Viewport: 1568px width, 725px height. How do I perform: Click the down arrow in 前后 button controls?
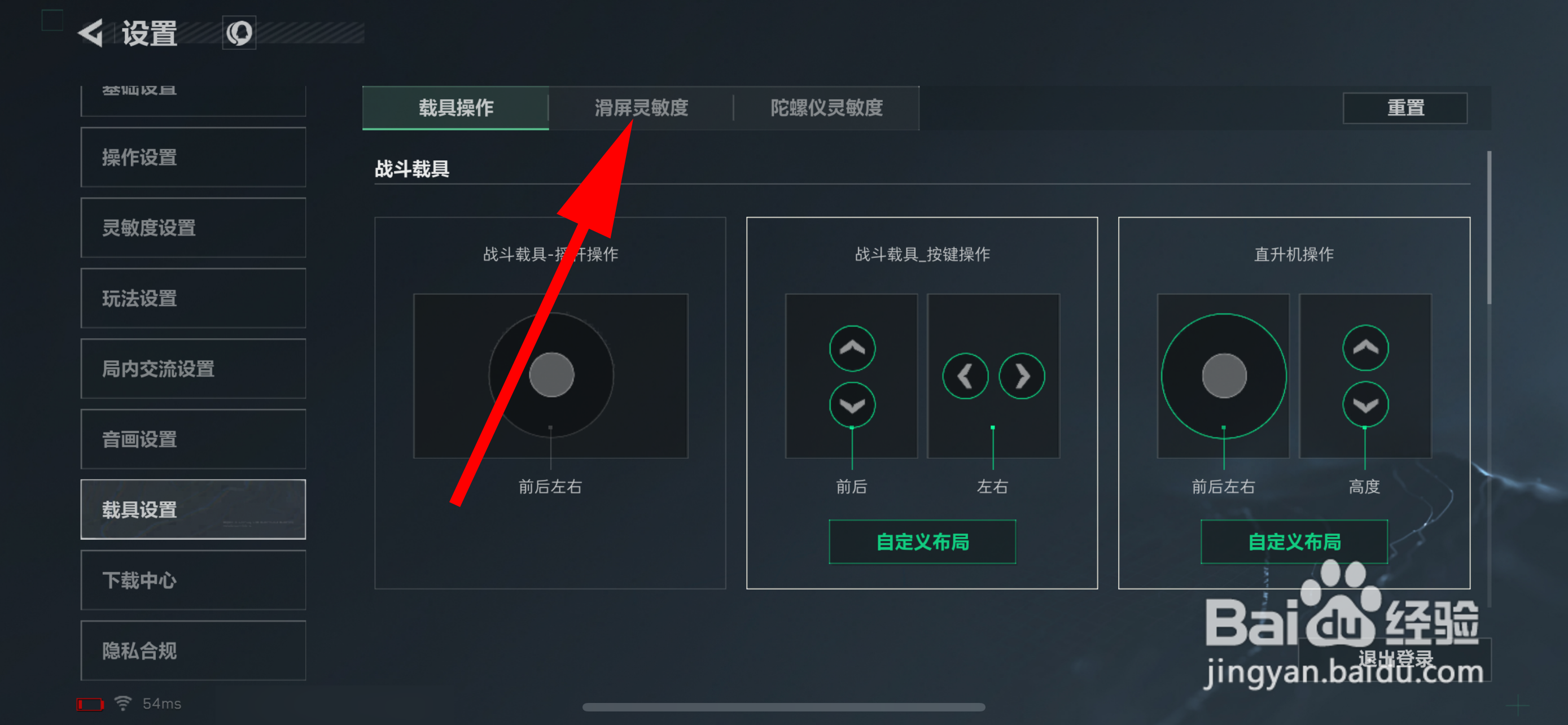click(852, 404)
